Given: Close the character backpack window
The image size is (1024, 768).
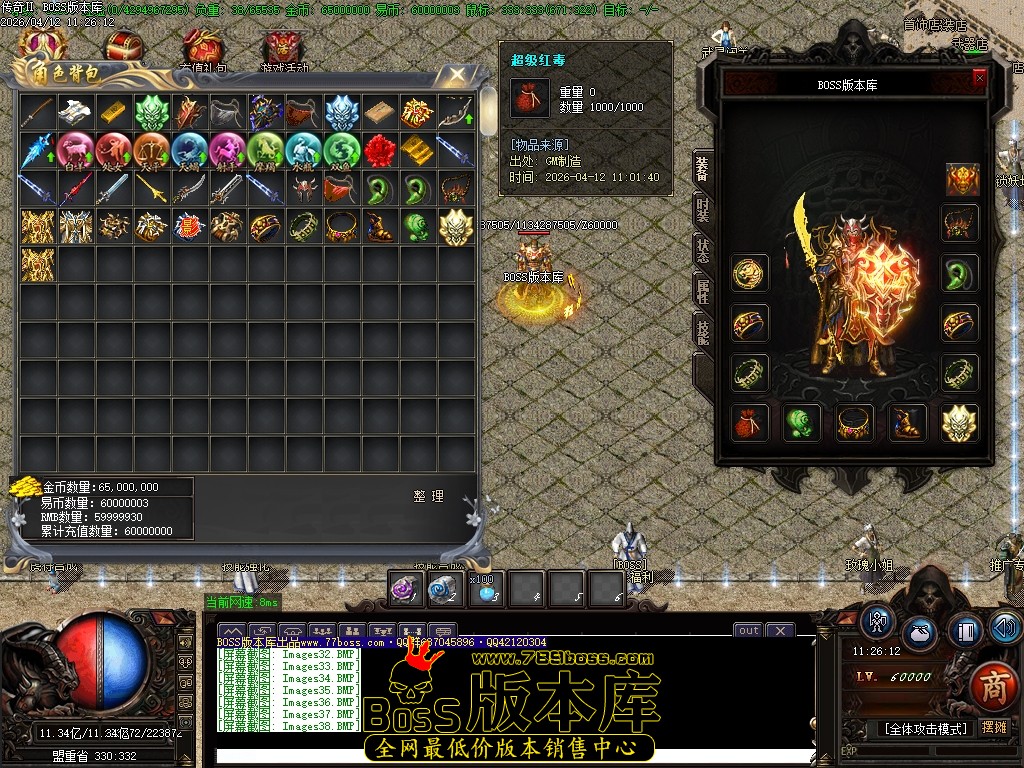Looking at the screenshot, I should [457, 74].
